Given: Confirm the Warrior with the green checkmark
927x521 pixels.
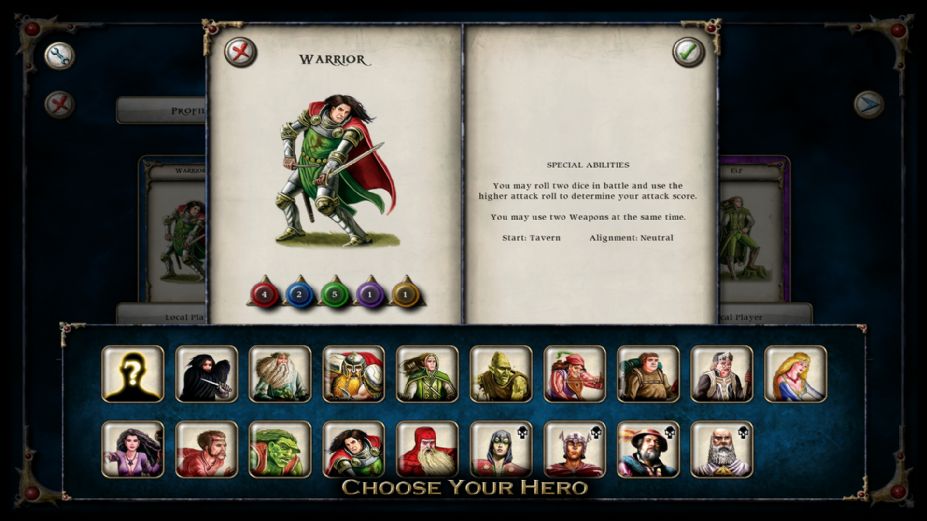Looking at the screenshot, I should pos(688,52).
